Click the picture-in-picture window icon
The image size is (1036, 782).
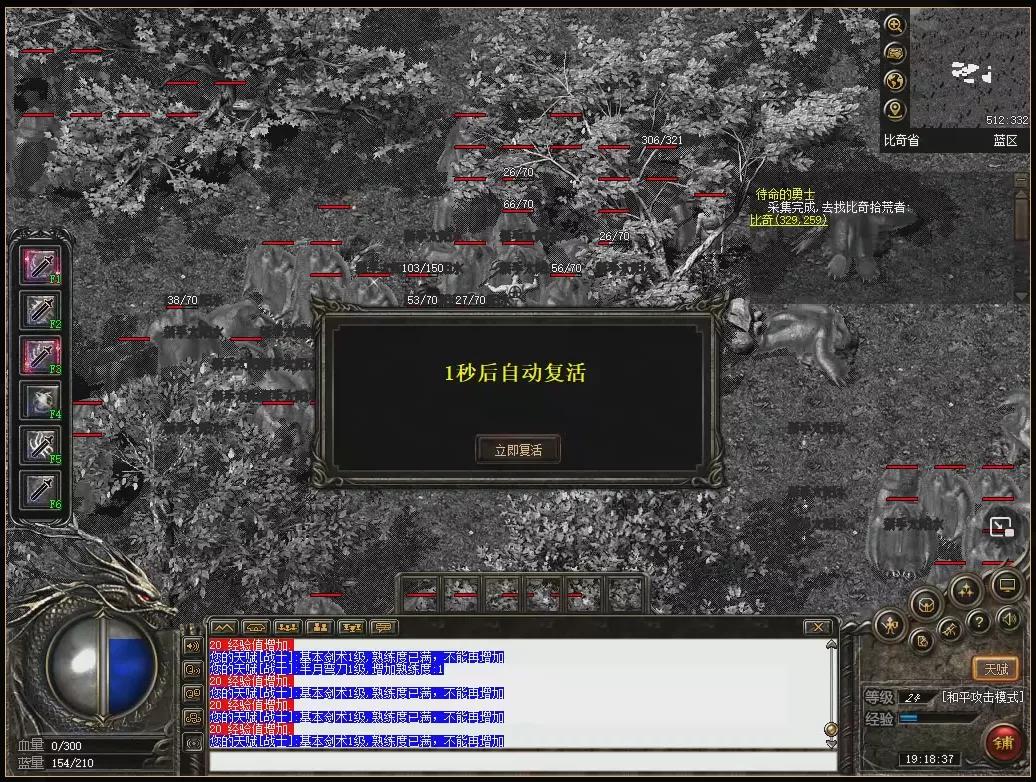(x=1001, y=527)
